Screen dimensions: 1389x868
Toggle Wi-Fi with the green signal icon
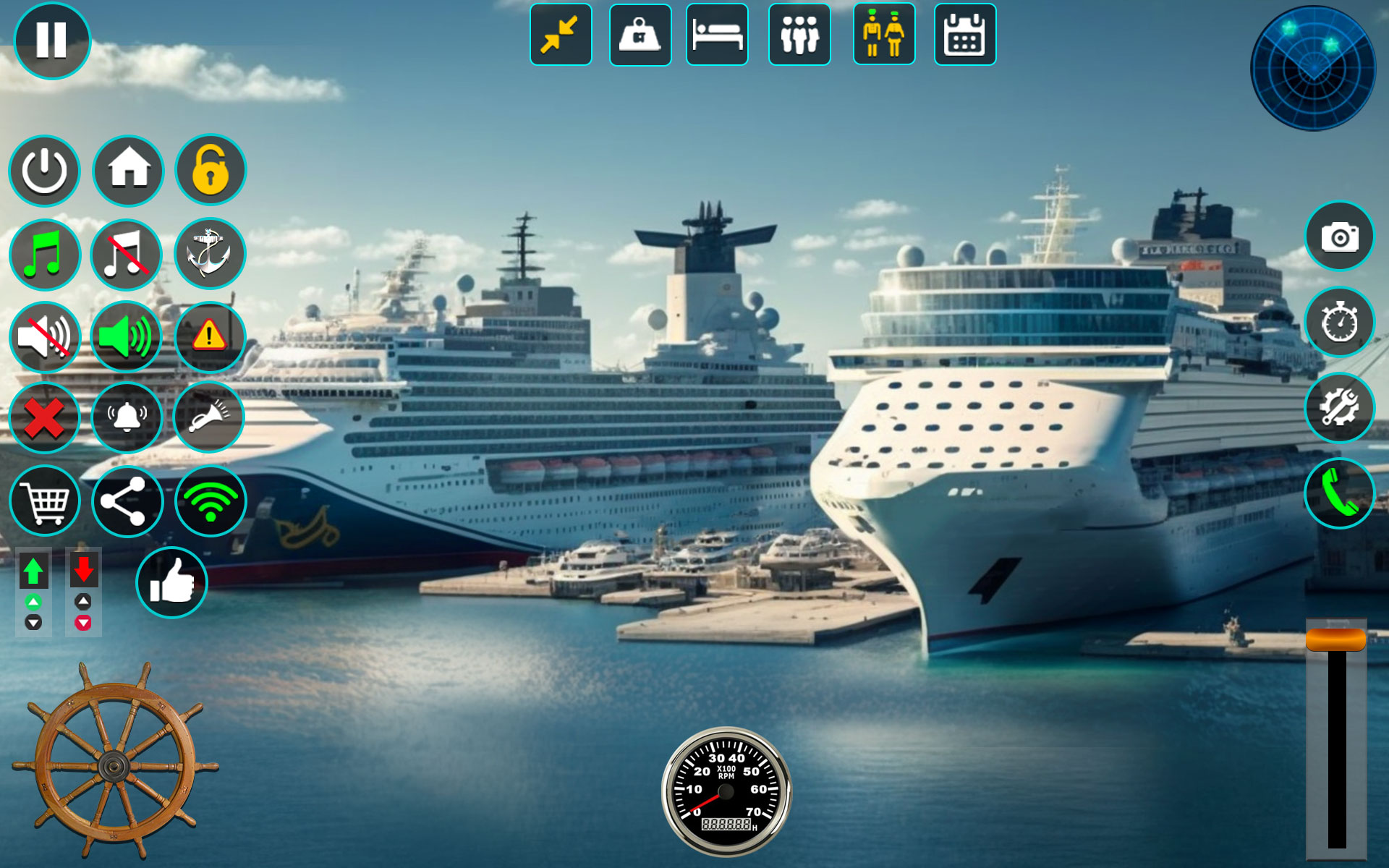point(209,501)
